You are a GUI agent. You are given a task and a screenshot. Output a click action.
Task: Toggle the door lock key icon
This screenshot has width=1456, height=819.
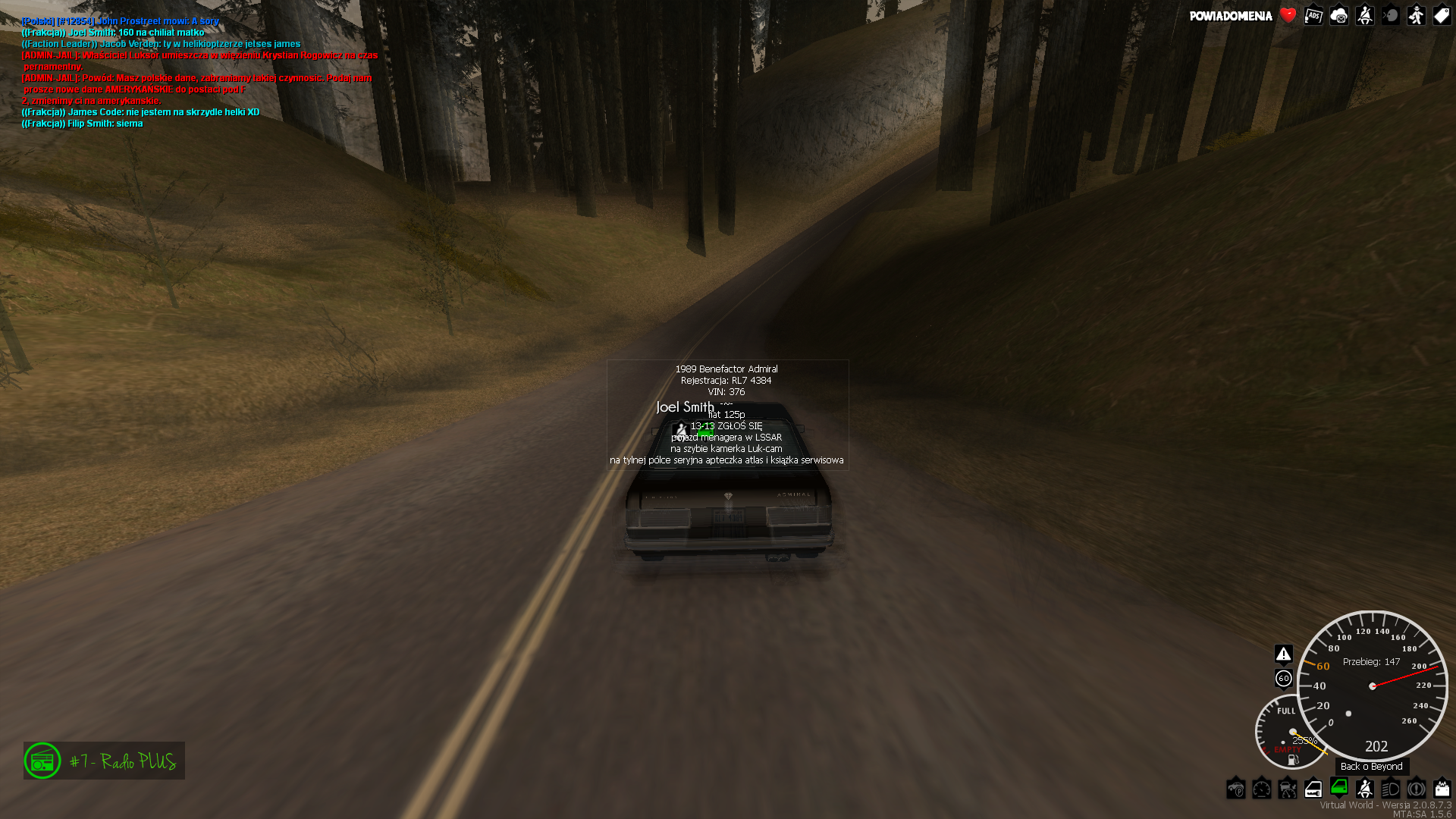[x=1313, y=789]
